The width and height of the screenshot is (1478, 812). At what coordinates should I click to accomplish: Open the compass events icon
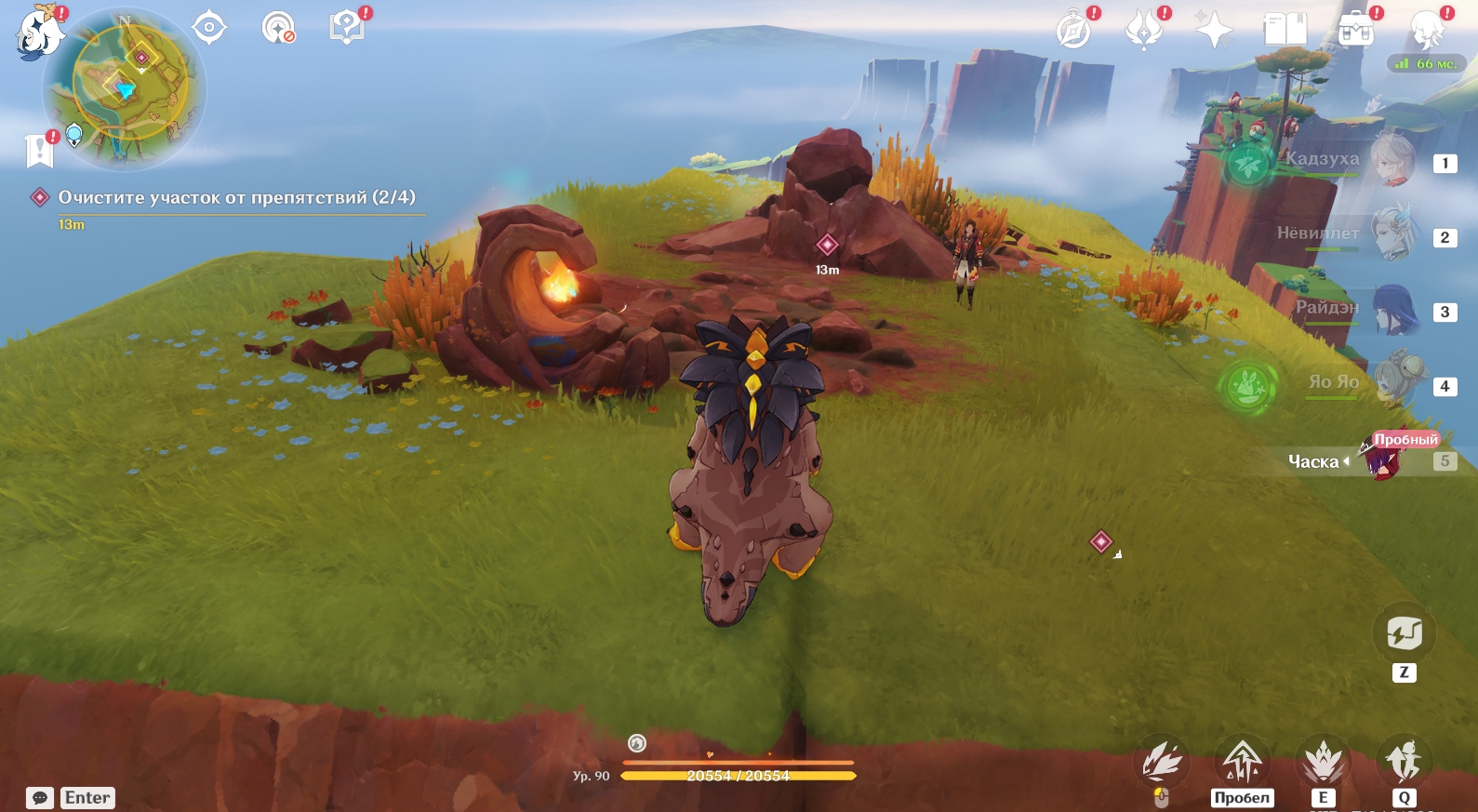pos(1074,30)
